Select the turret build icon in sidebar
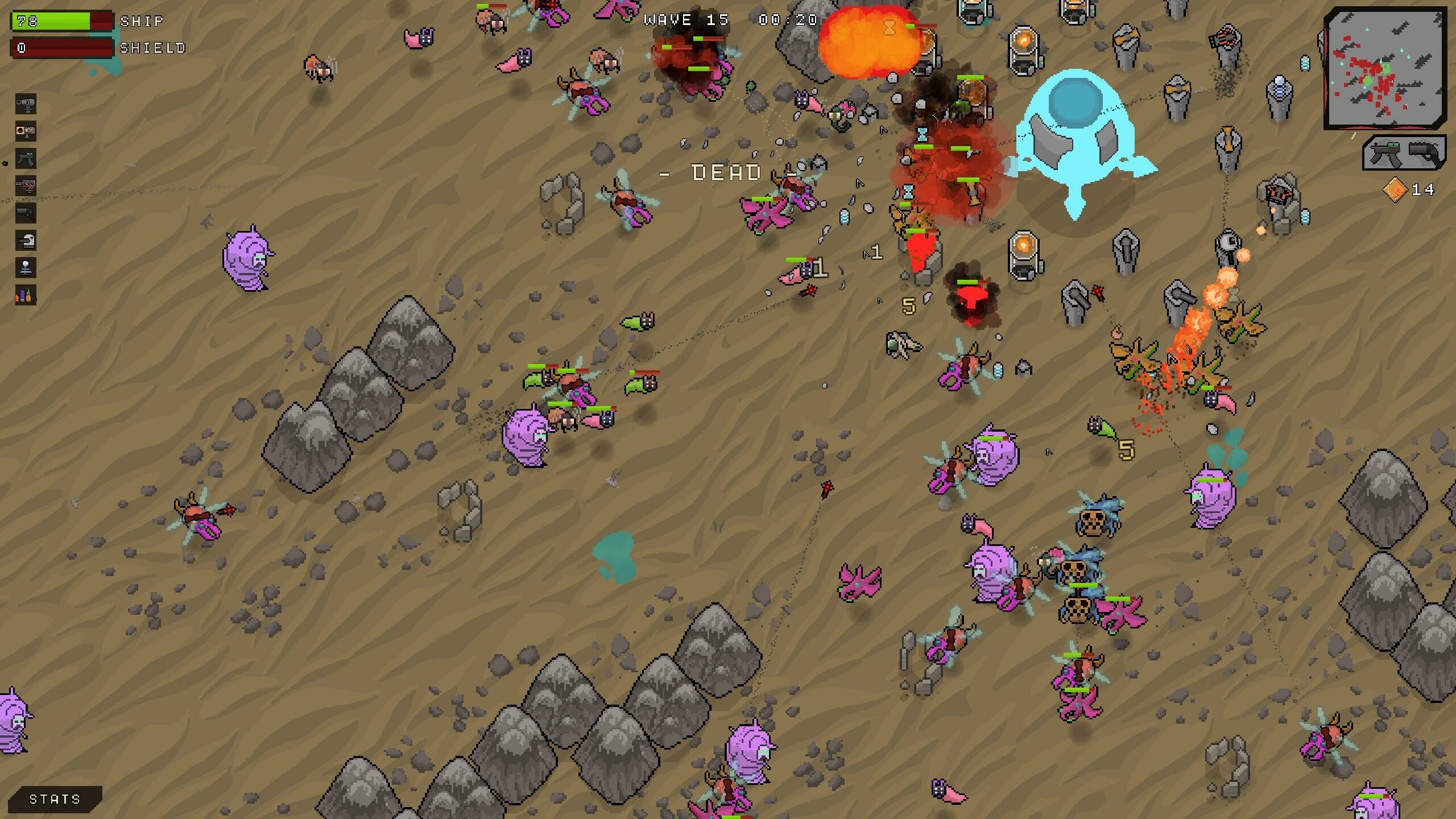Viewport: 1456px width, 819px height. [x=25, y=105]
